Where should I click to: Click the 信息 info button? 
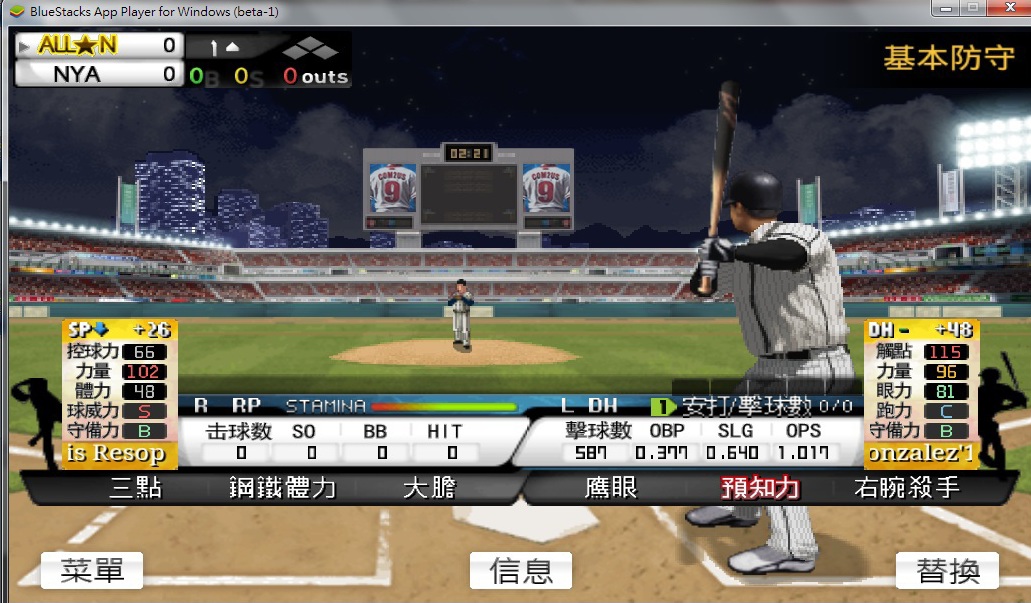coord(520,571)
